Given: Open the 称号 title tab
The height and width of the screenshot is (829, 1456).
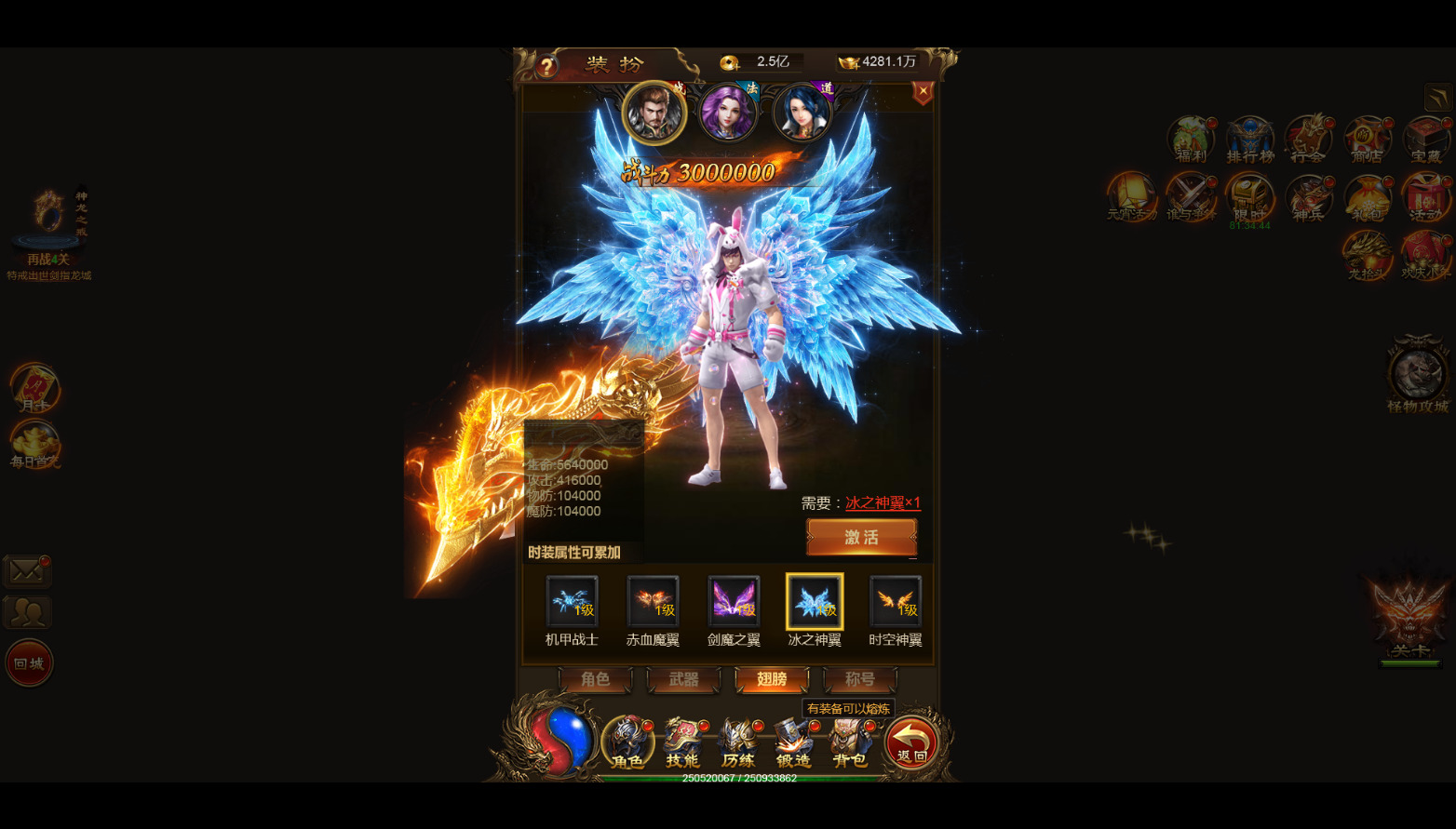Looking at the screenshot, I should [859, 679].
